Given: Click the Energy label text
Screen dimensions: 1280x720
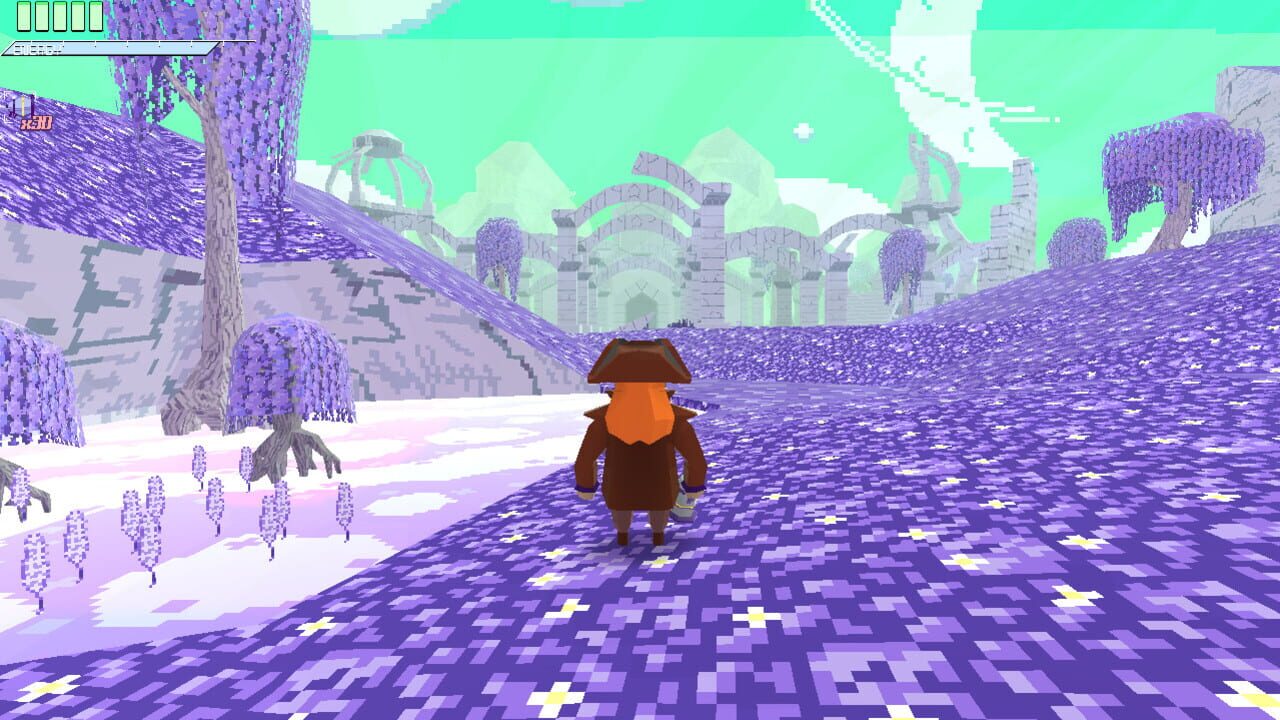Looking at the screenshot, I should tap(38, 48).
